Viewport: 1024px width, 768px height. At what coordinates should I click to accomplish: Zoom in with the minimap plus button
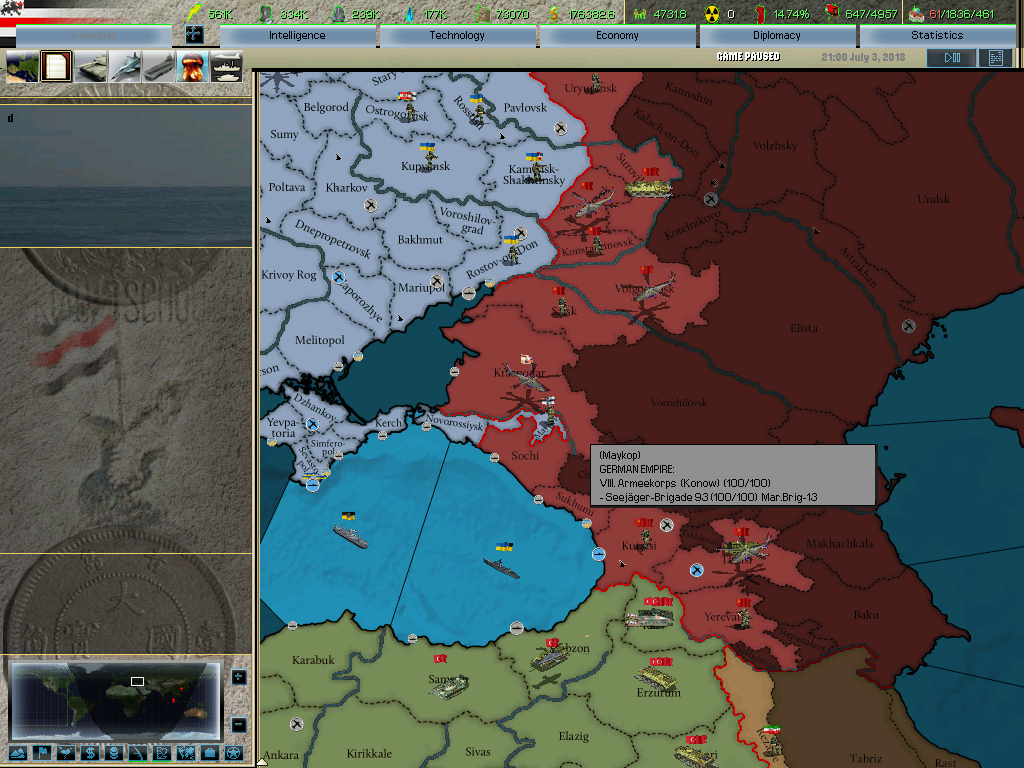pos(238,677)
